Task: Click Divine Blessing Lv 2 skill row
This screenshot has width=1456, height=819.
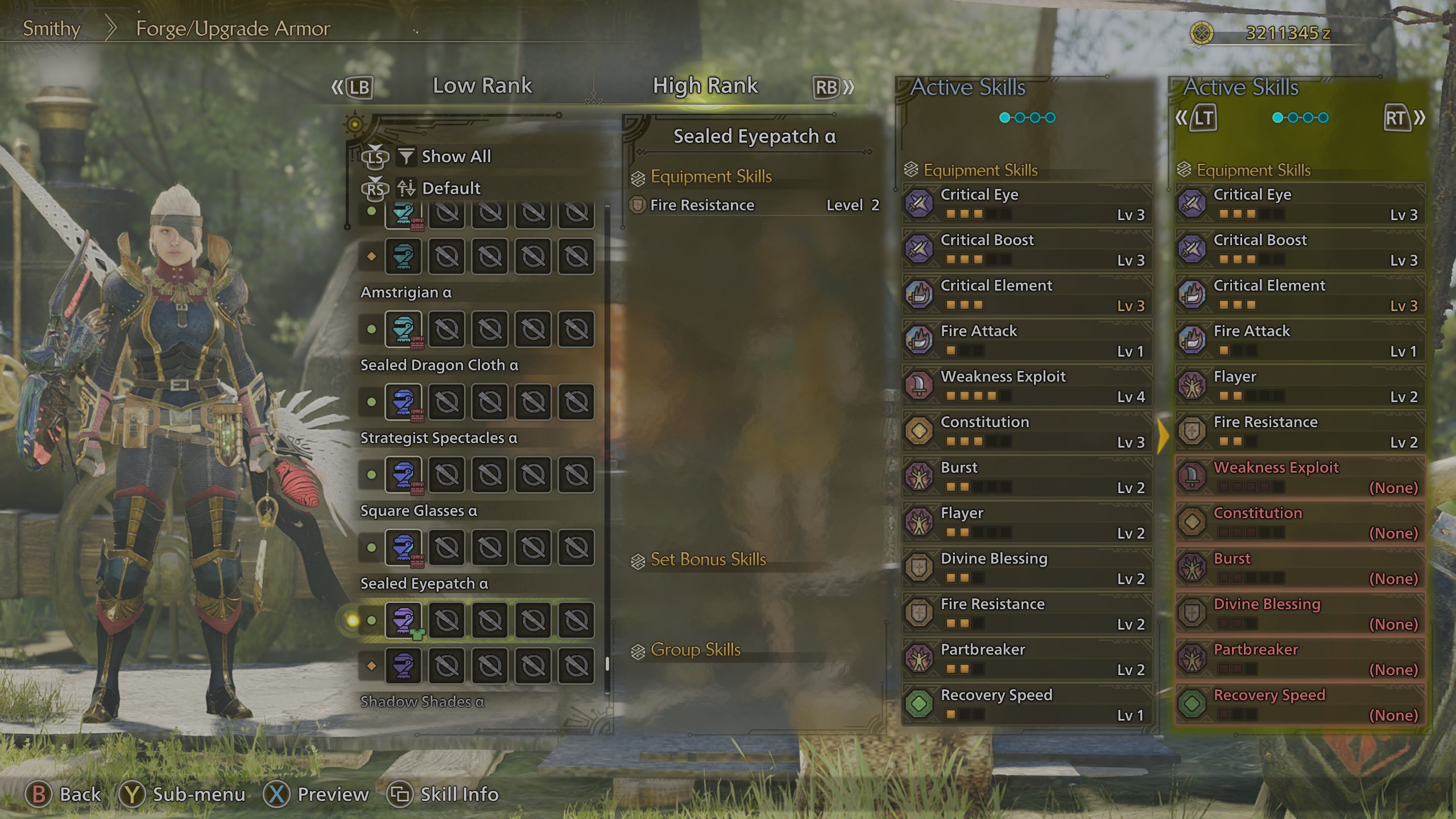Action: (x=1027, y=568)
